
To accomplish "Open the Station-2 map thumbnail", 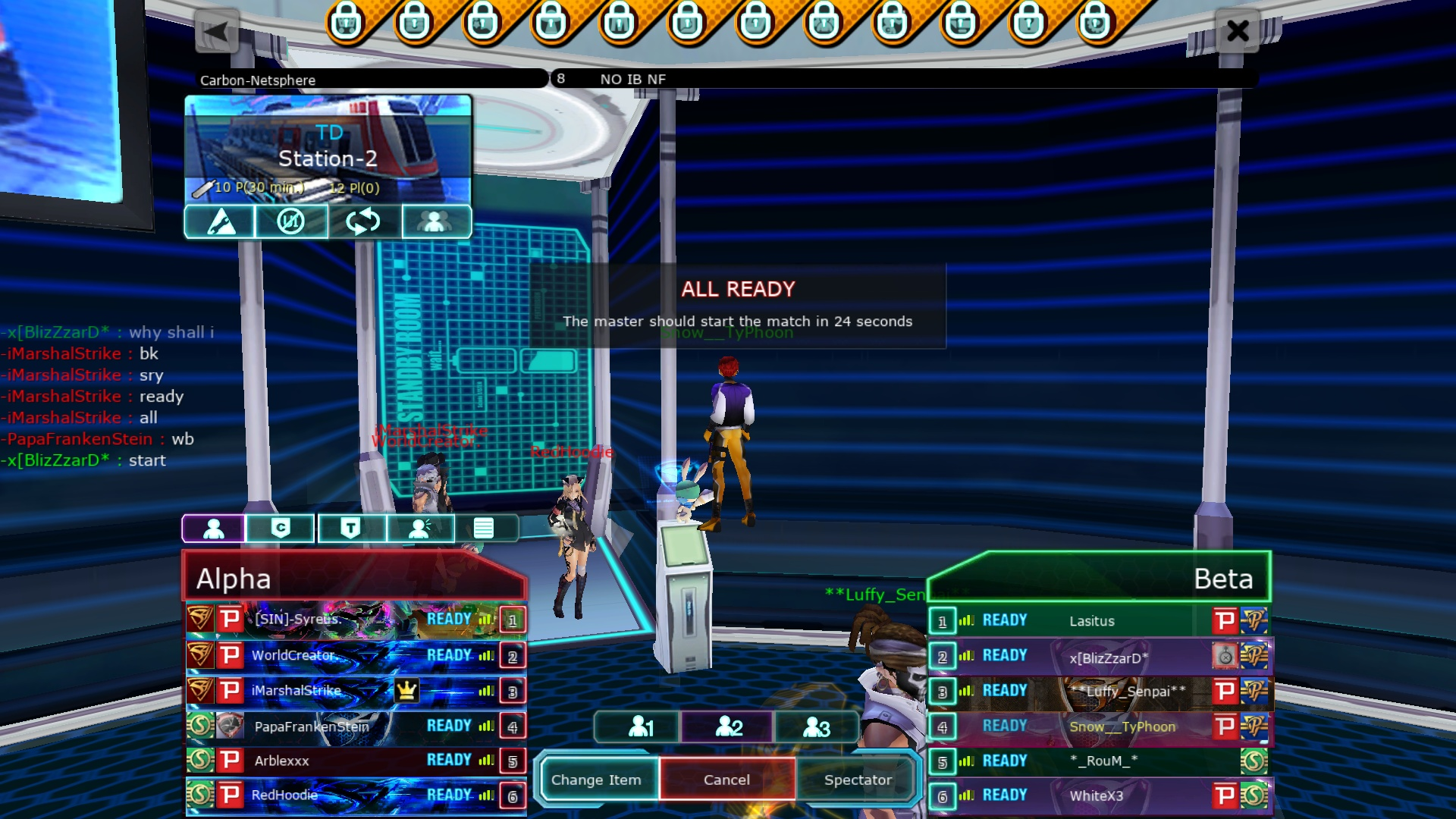I will pyautogui.click(x=328, y=149).
